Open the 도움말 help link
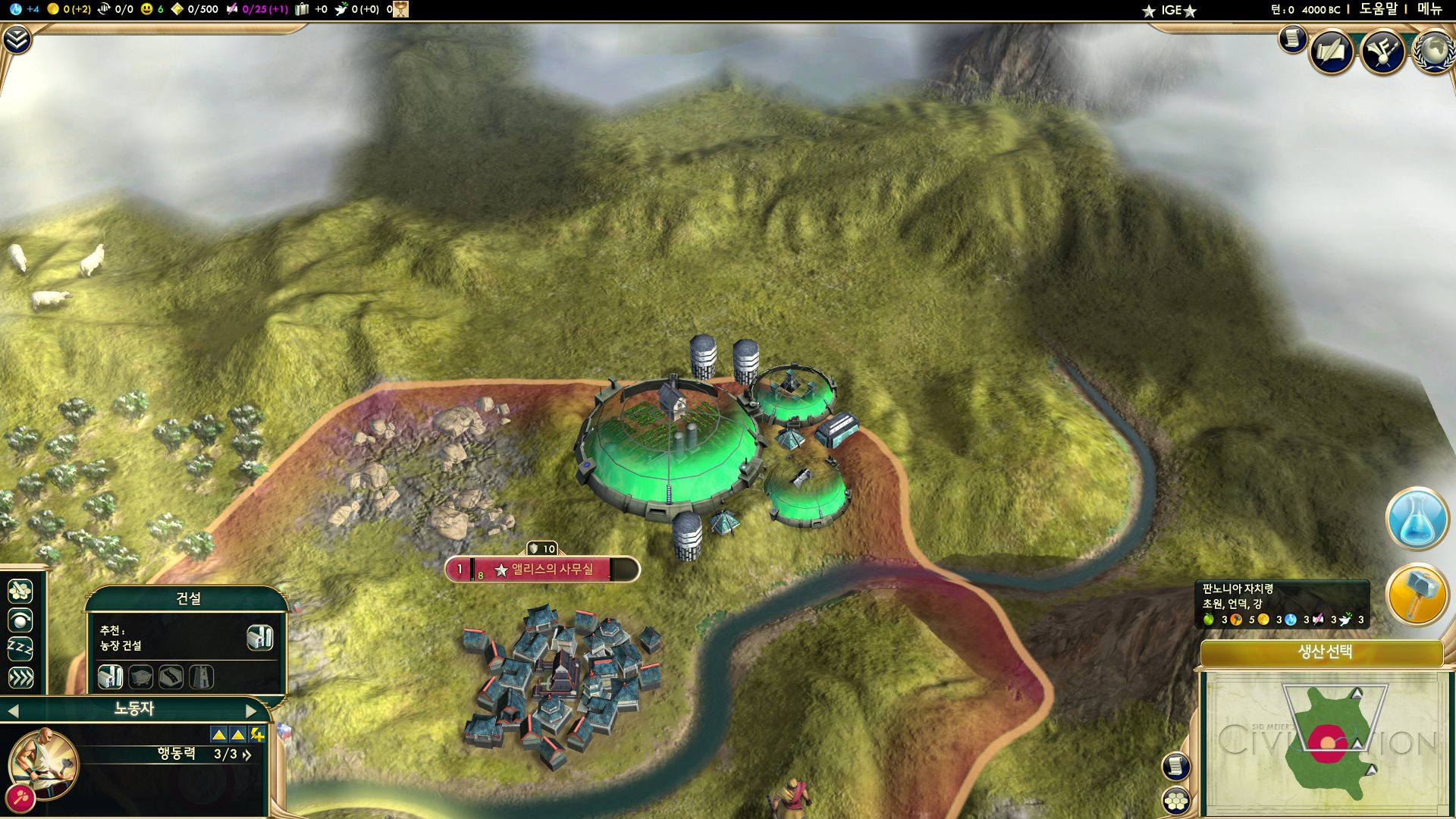This screenshot has height=819, width=1456. [x=1378, y=9]
